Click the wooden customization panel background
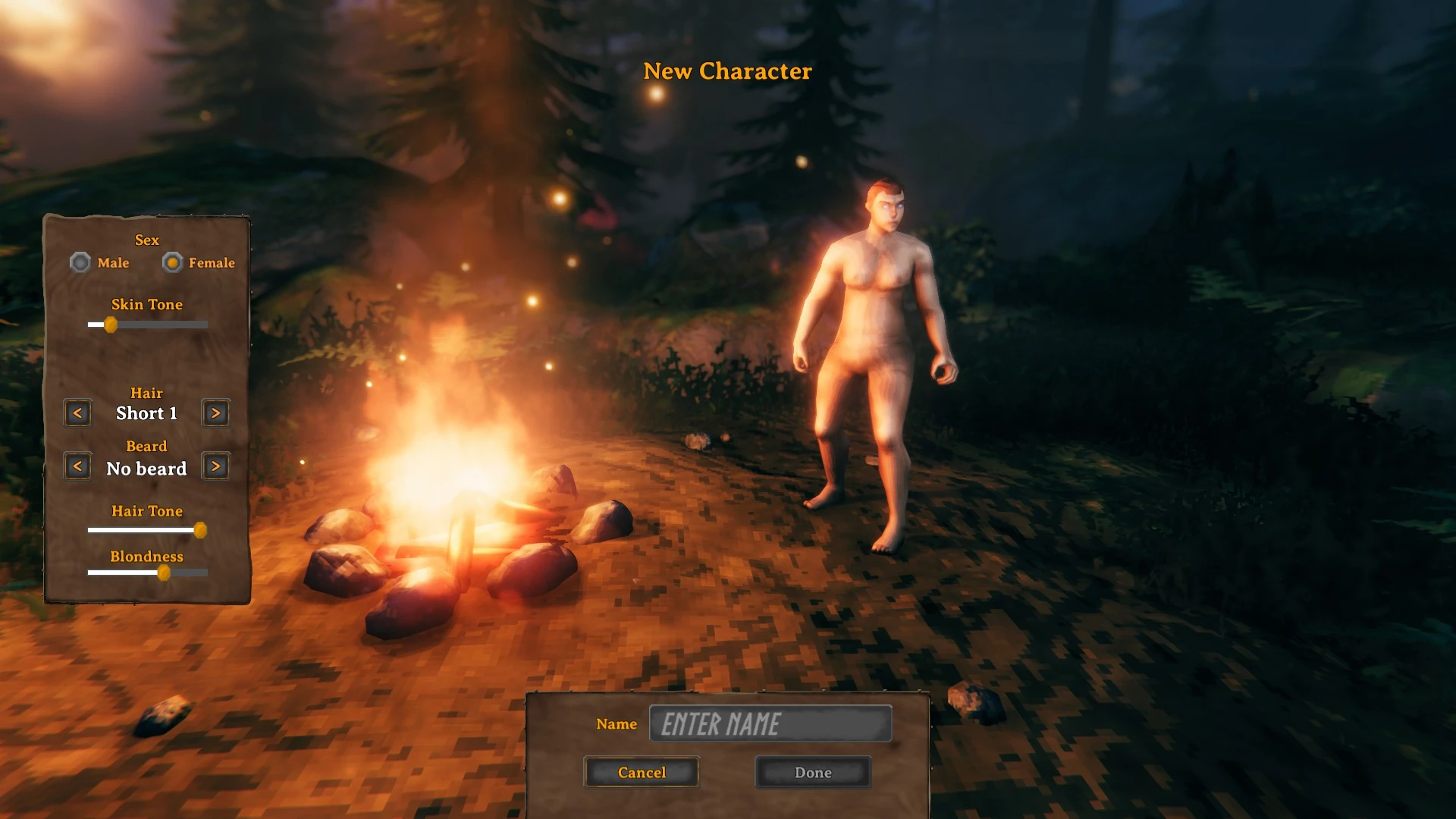Viewport: 1456px width, 819px height. click(146, 356)
